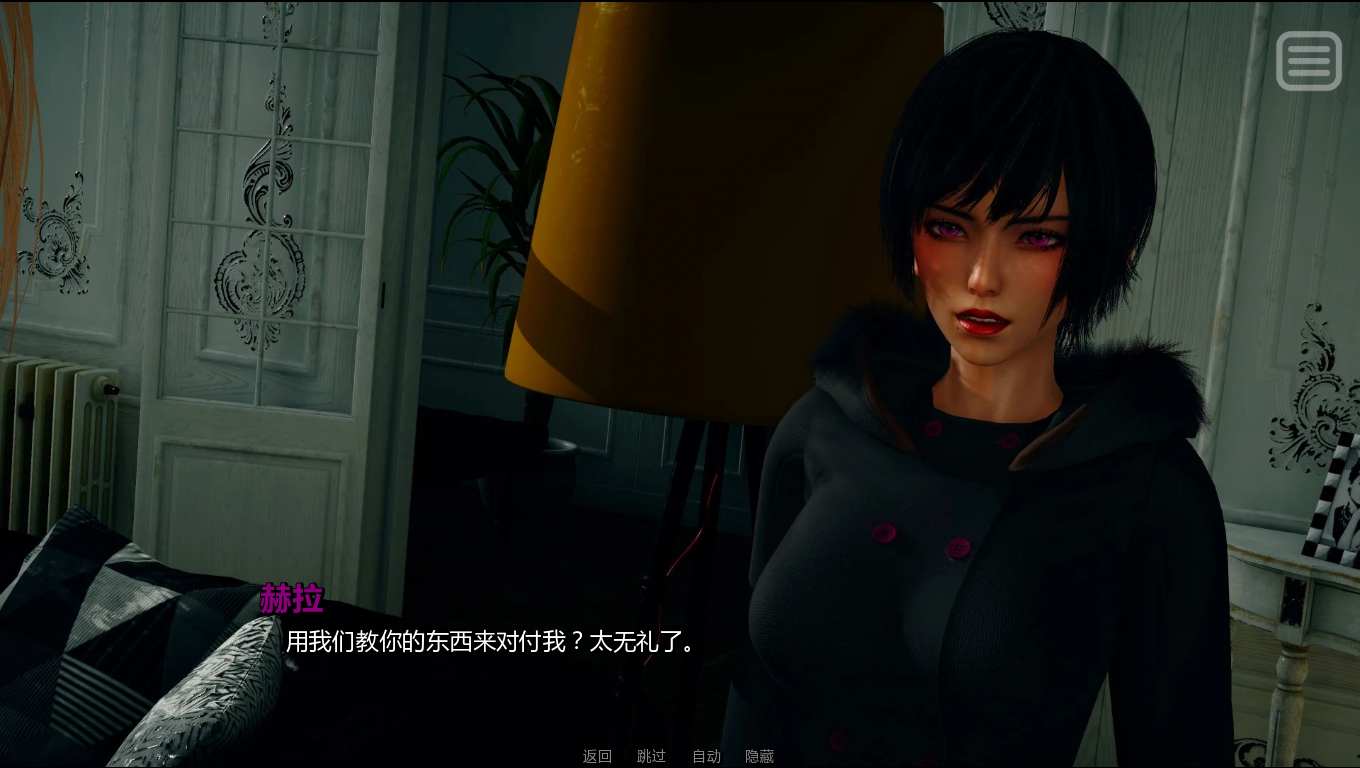Toggle 跳过 to skip read dialogue
This screenshot has height=768, width=1360.
tap(651, 756)
